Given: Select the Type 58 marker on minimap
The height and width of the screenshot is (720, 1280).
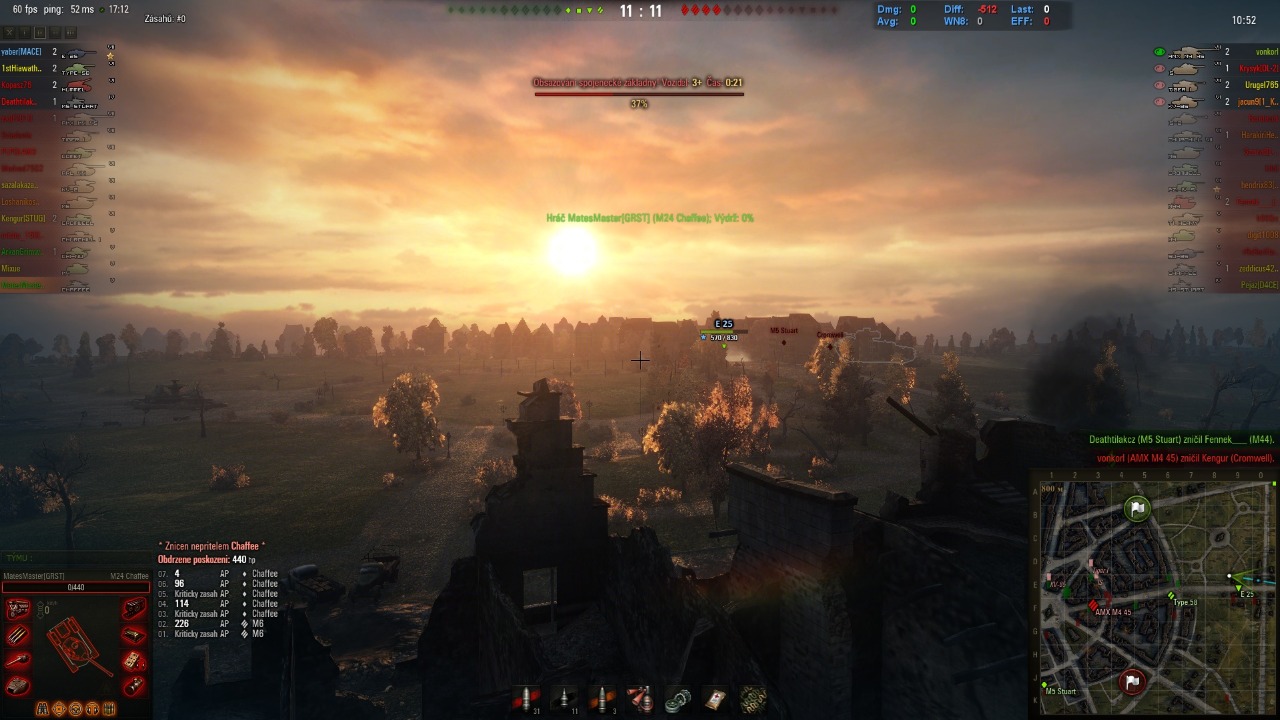Looking at the screenshot, I should click(x=1171, y=596).
